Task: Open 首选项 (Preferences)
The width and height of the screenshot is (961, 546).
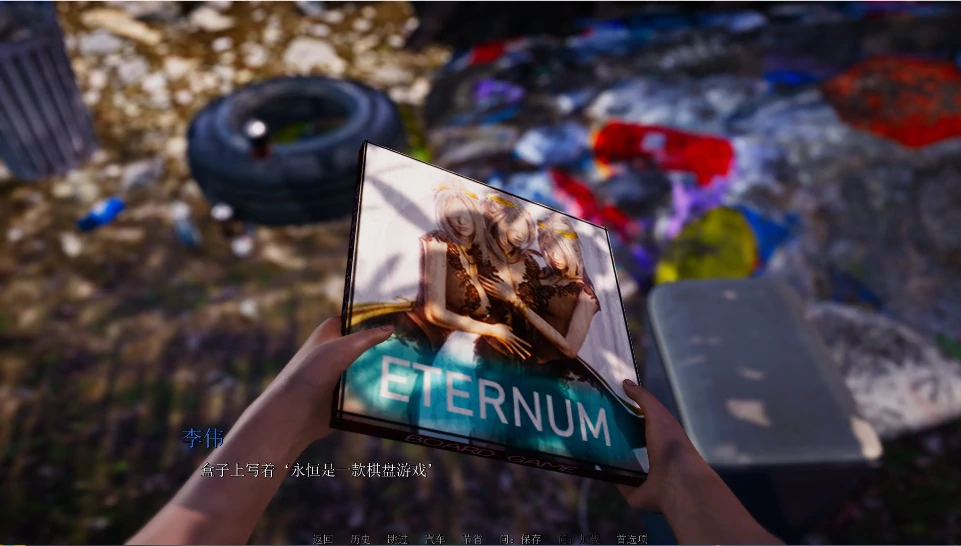Action: [x=631, y=539]
